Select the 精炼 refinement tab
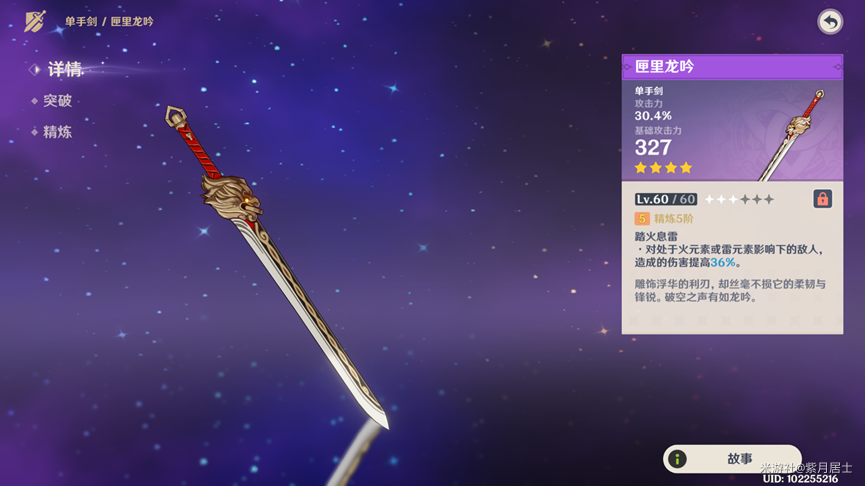 click(x=57, y=132)
